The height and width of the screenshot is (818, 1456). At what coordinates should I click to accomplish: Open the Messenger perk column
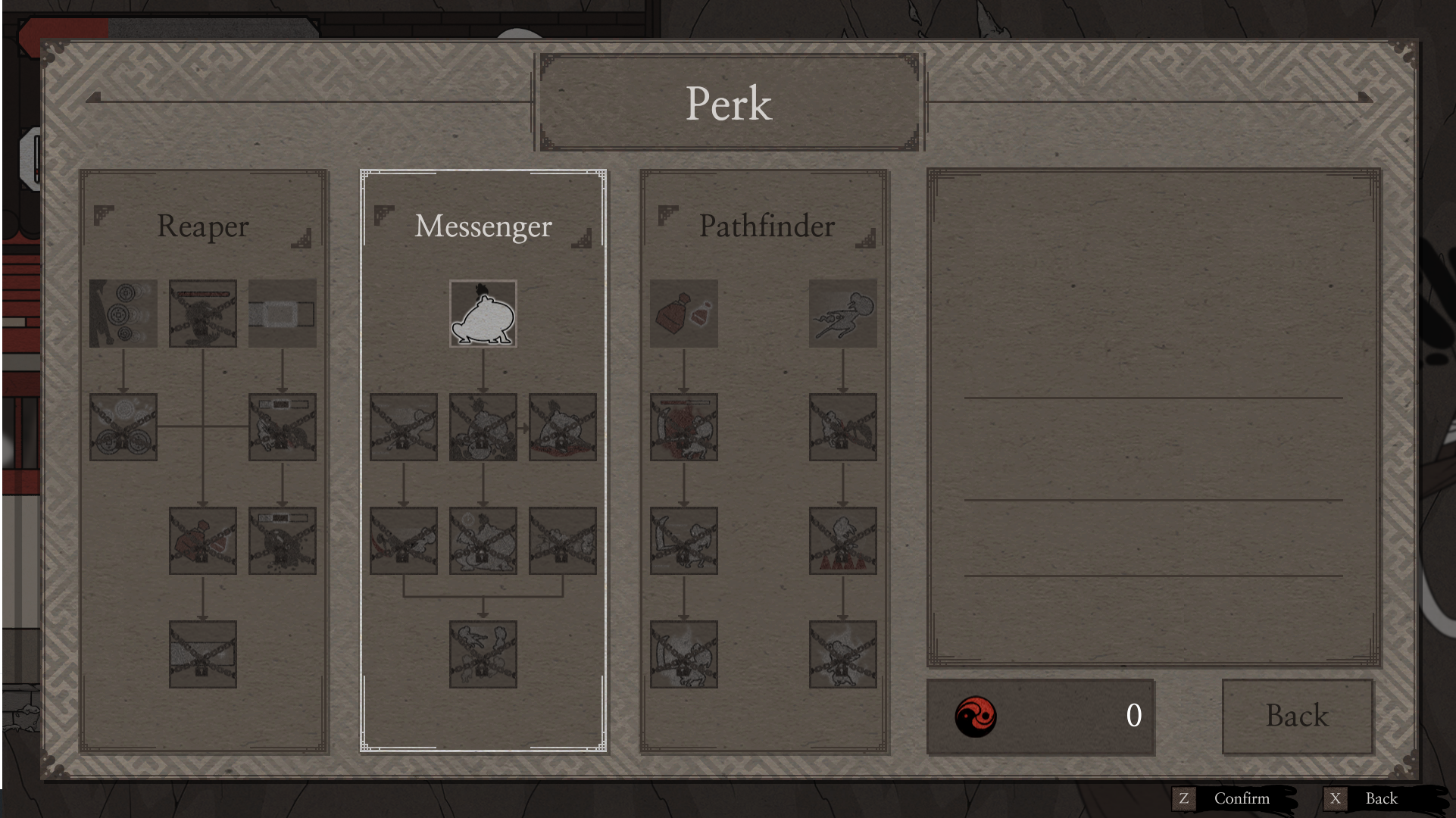(483, 226)
